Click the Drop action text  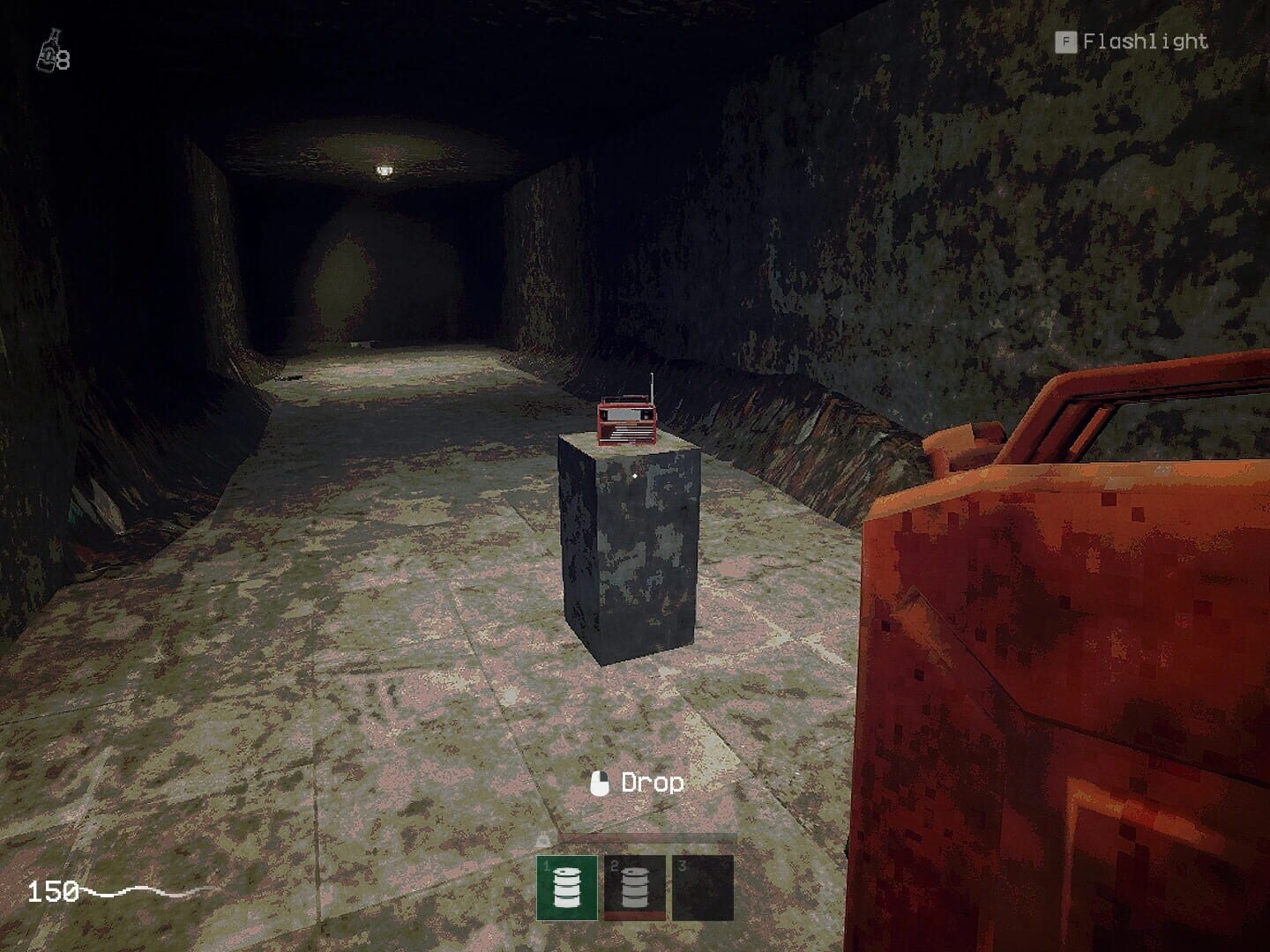pos(653,782)
